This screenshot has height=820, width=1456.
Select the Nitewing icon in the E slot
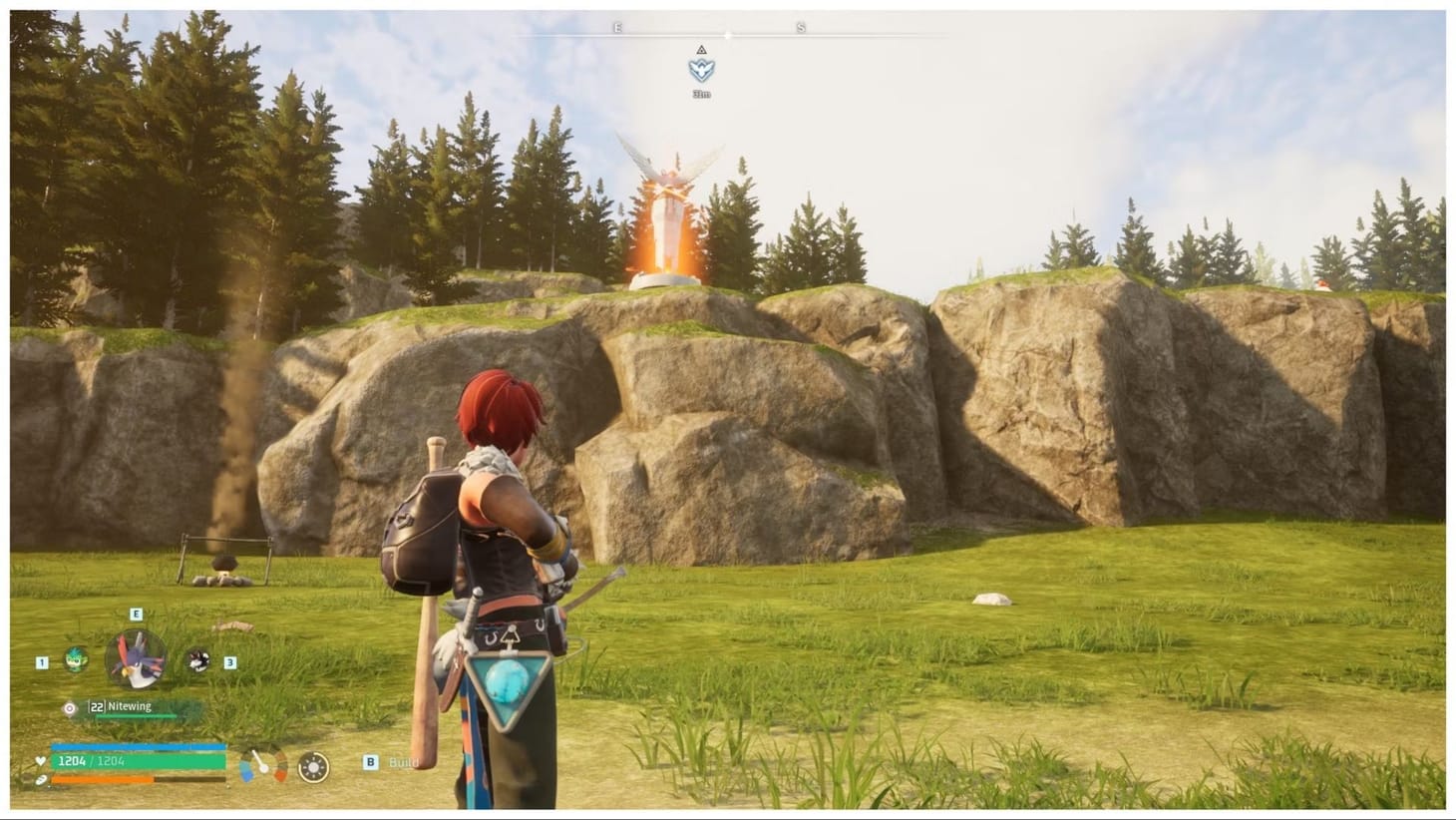(135, 656)
